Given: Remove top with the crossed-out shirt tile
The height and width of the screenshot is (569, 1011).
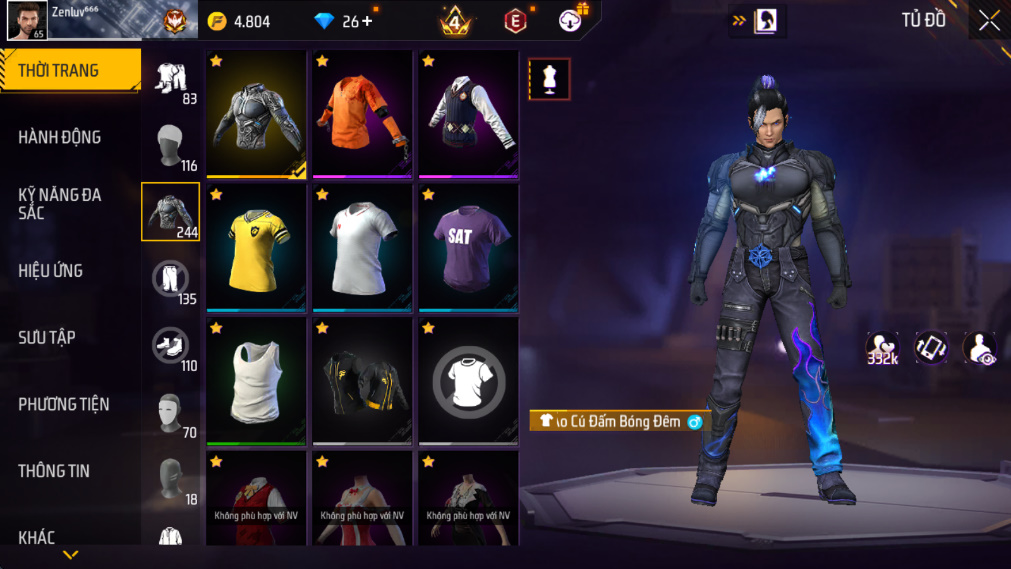Looking at the screenshot, I should (x=468, y=381).
